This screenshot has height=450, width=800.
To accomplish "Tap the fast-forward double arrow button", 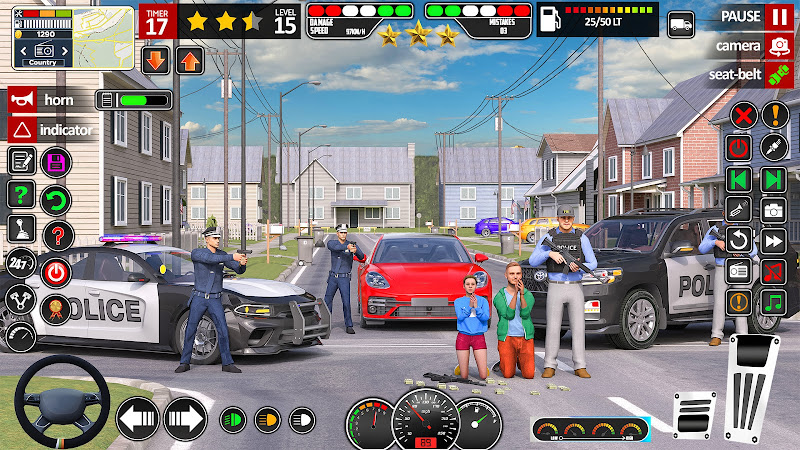I will point(774,240).
